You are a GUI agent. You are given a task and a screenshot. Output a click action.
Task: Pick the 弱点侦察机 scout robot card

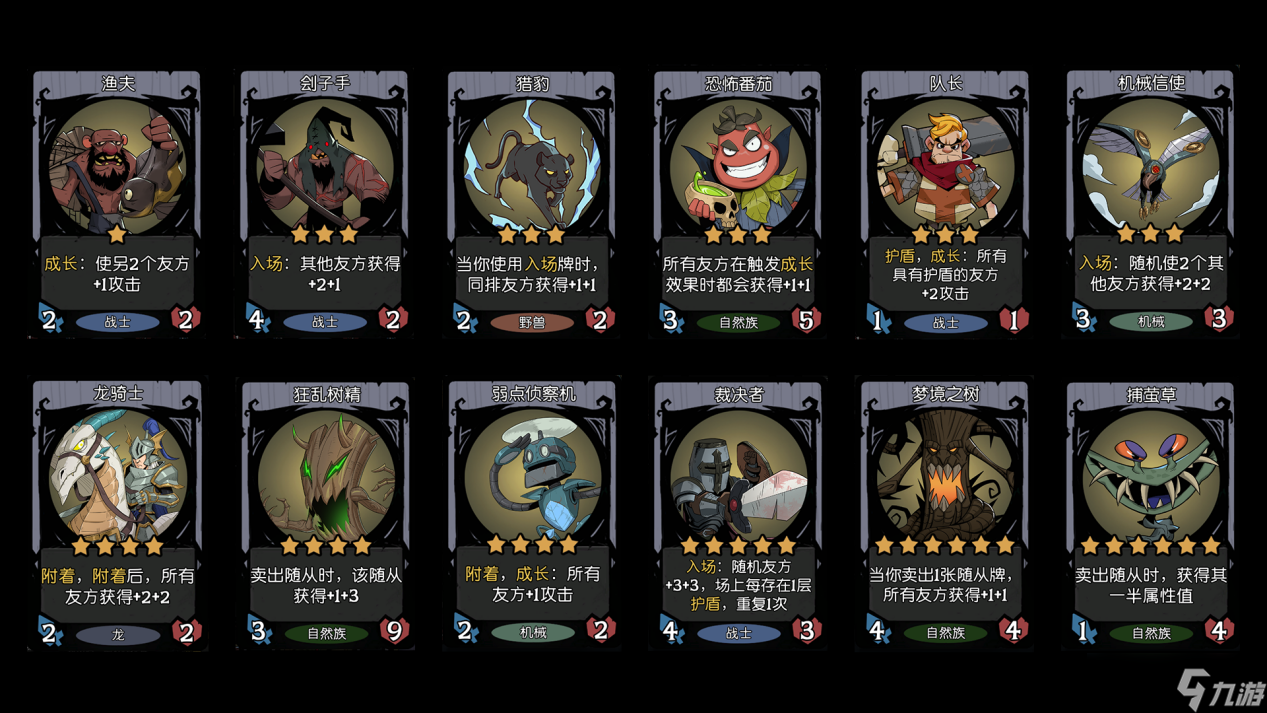(532, 514)
